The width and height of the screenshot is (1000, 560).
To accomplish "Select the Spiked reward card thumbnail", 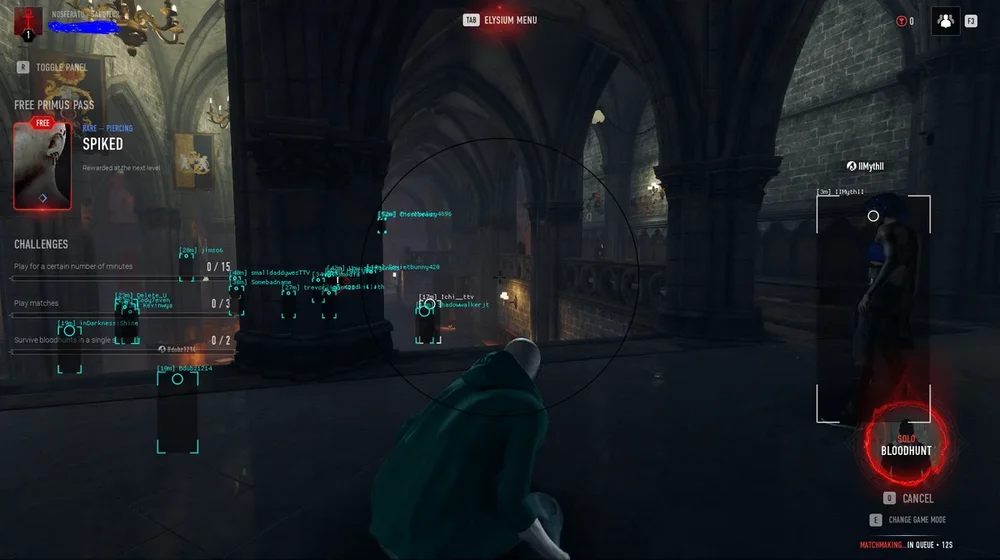I will click(42, 165).
